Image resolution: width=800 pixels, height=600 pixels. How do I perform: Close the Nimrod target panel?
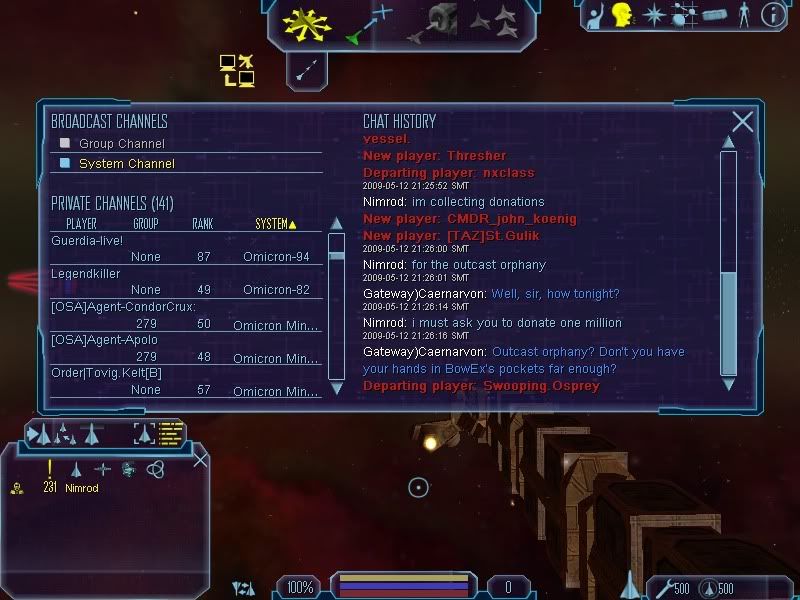click(200, 460)
